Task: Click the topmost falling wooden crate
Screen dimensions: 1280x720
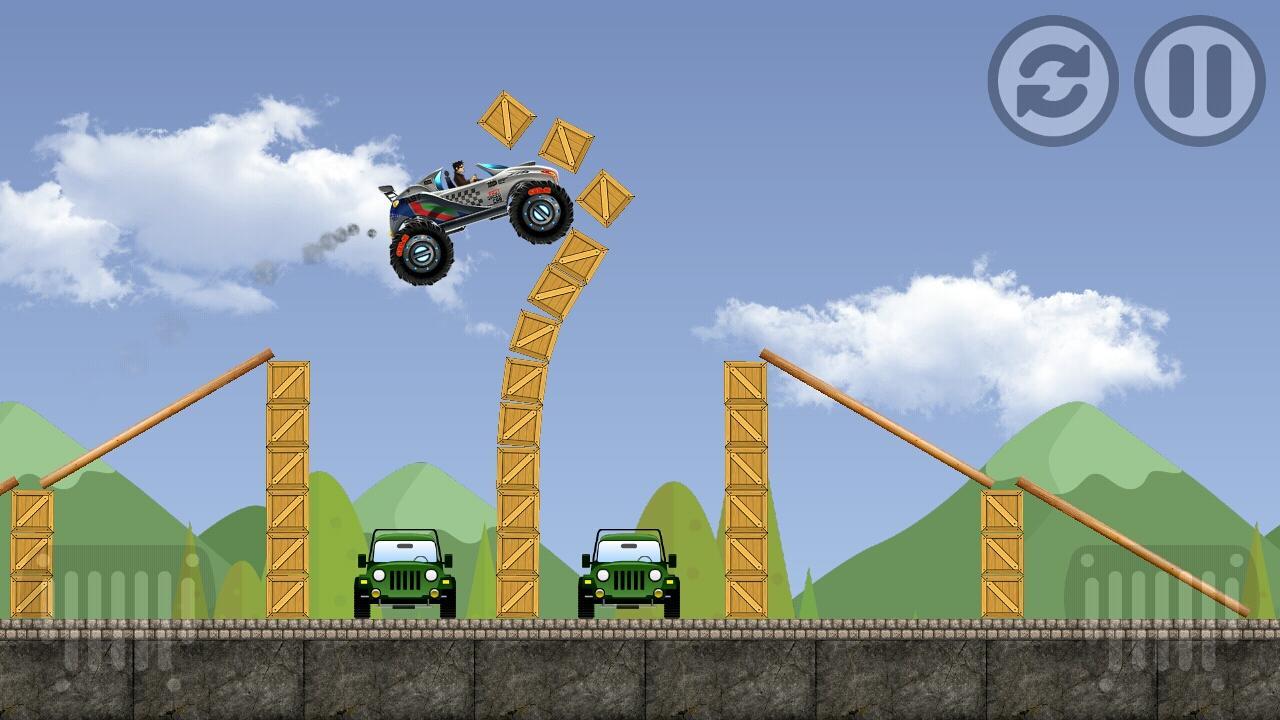Action: (x=505, y=122)
